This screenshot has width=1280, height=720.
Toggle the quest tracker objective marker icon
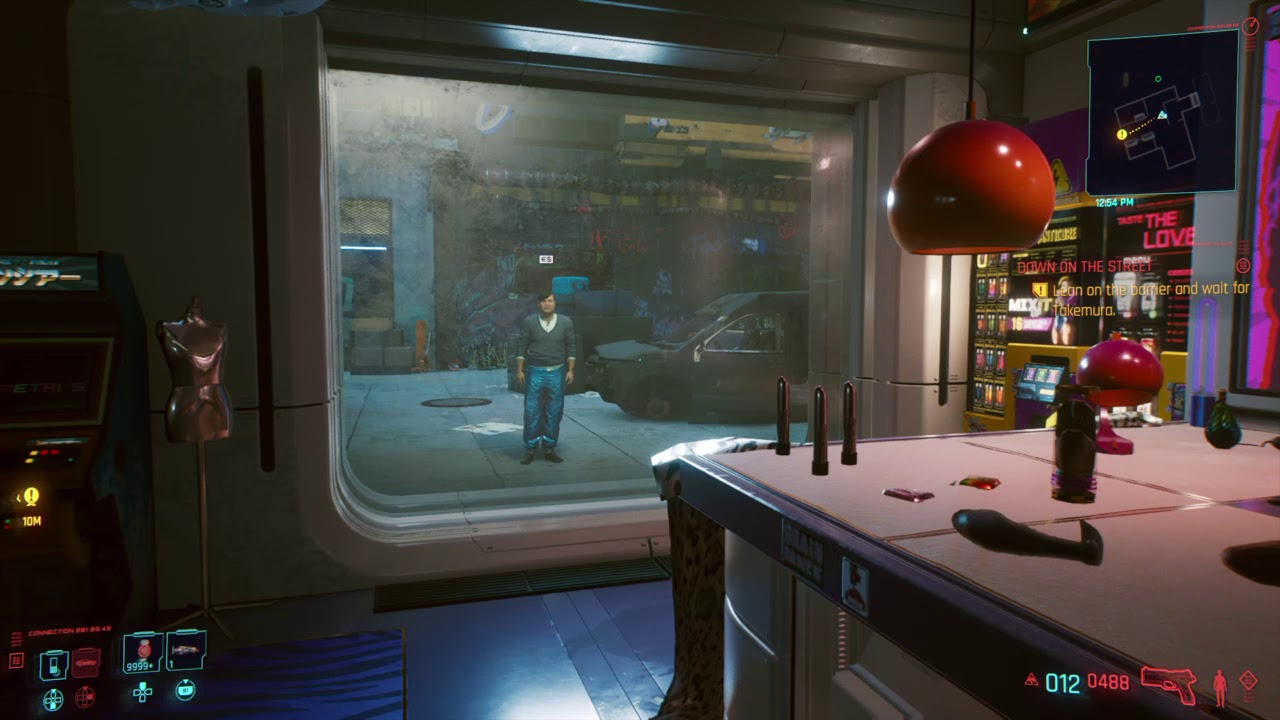tap(1039, 289)
